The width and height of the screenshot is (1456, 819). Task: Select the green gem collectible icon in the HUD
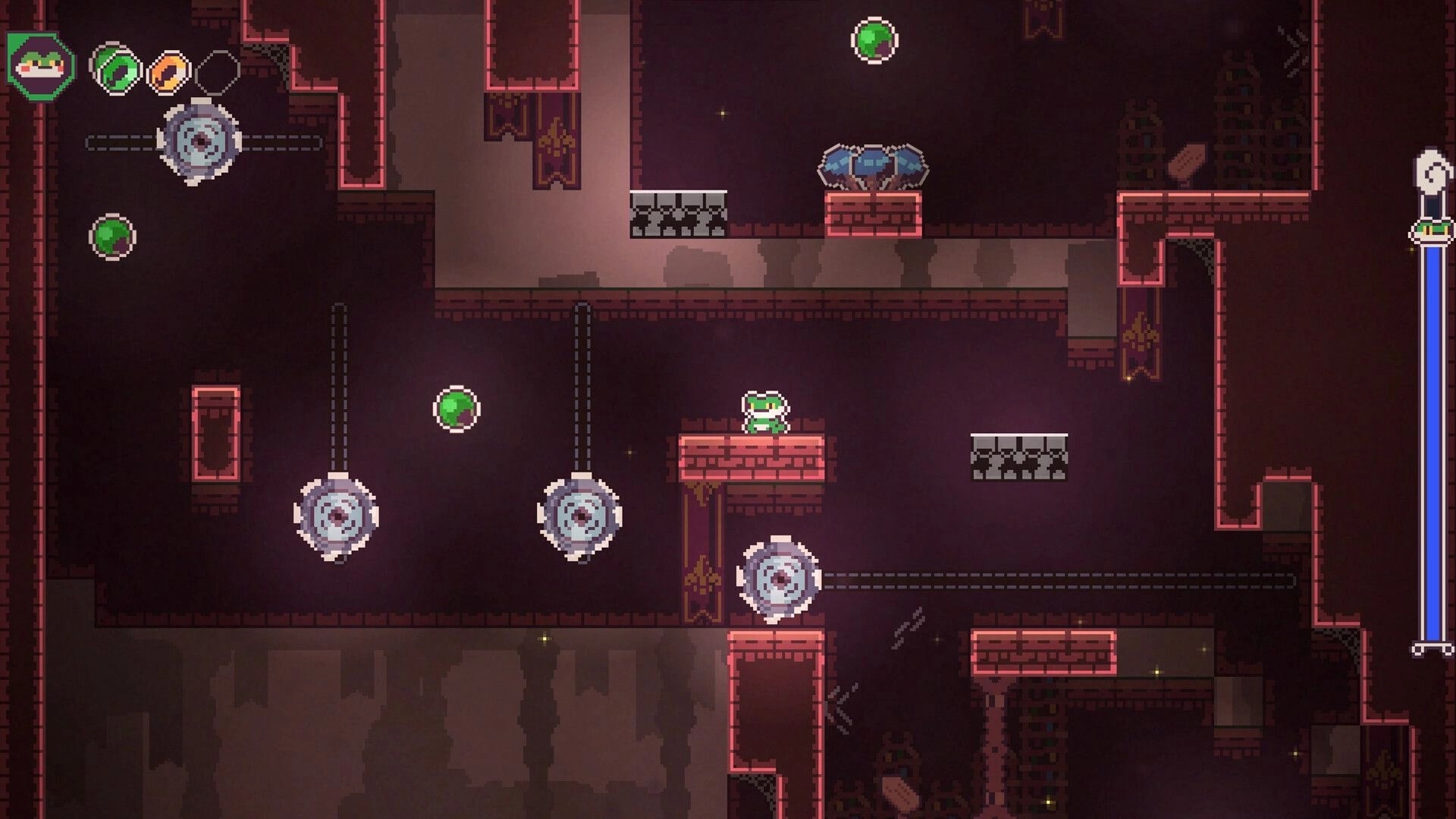[114, 70]
